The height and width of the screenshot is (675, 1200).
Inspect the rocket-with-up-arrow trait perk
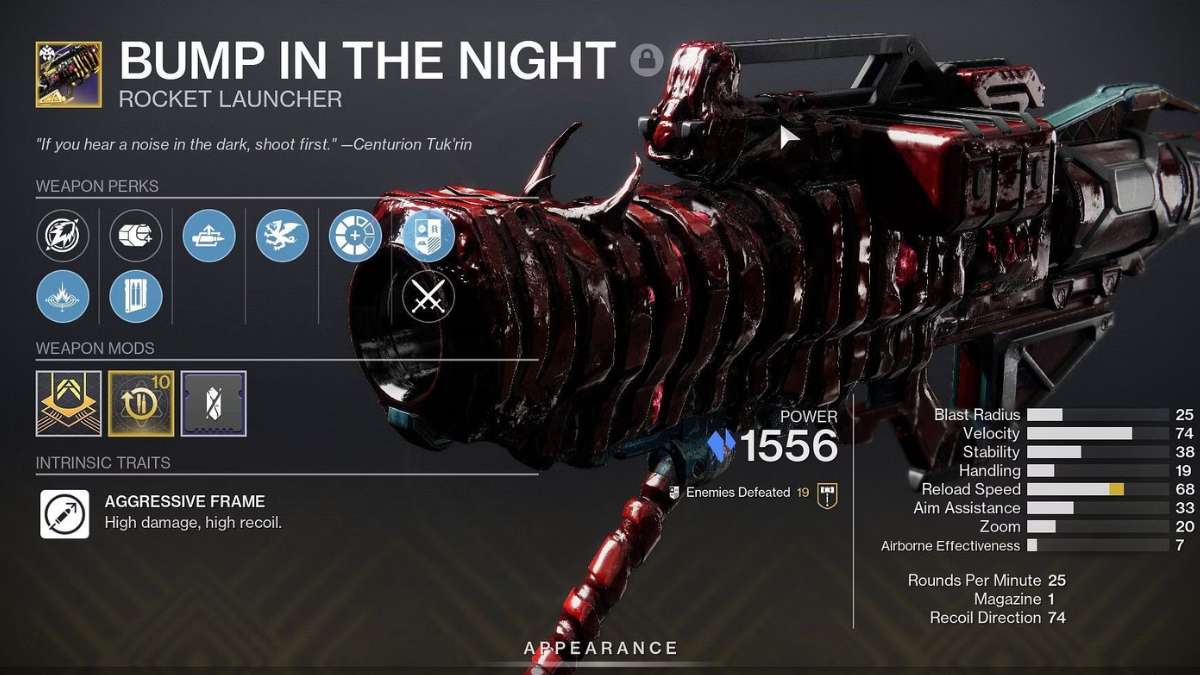pyautogui.click(x=209, y=236)
